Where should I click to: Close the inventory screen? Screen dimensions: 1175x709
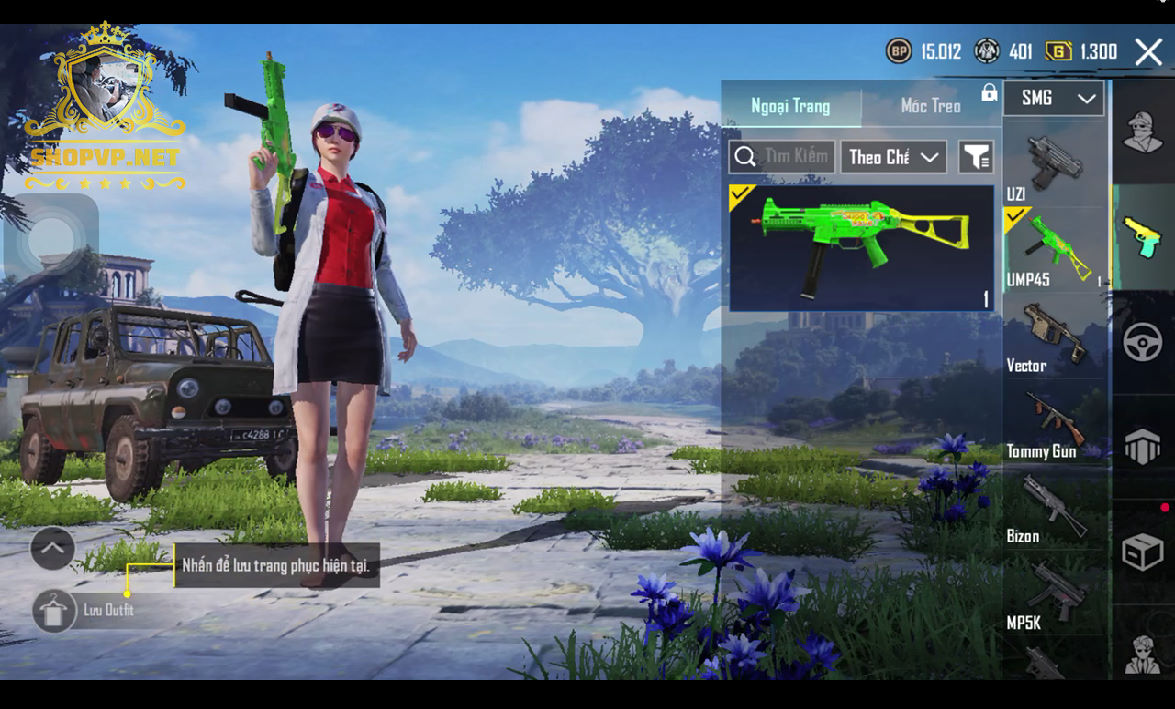1148,52
